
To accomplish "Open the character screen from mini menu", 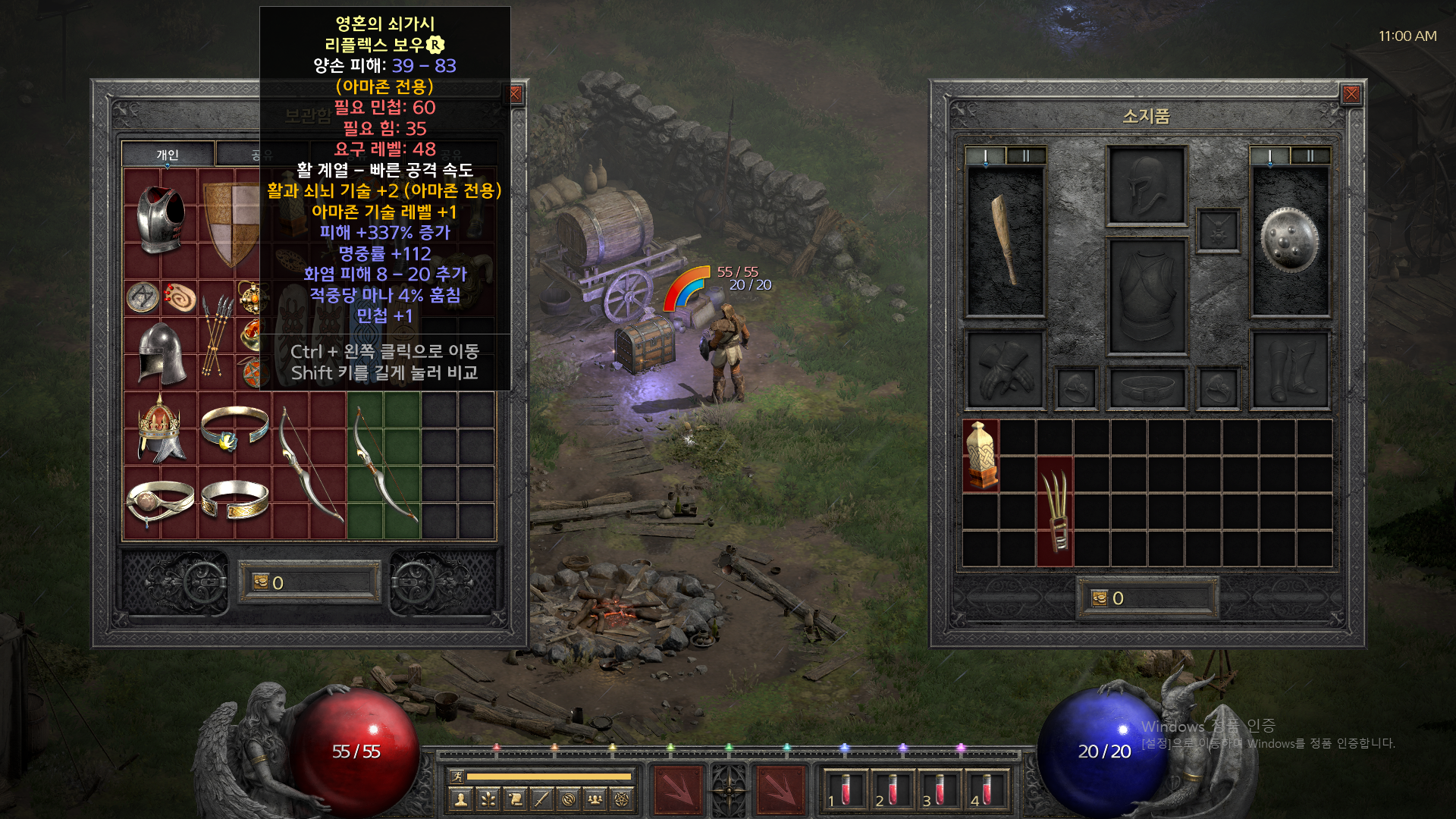I will click(460, 799).
